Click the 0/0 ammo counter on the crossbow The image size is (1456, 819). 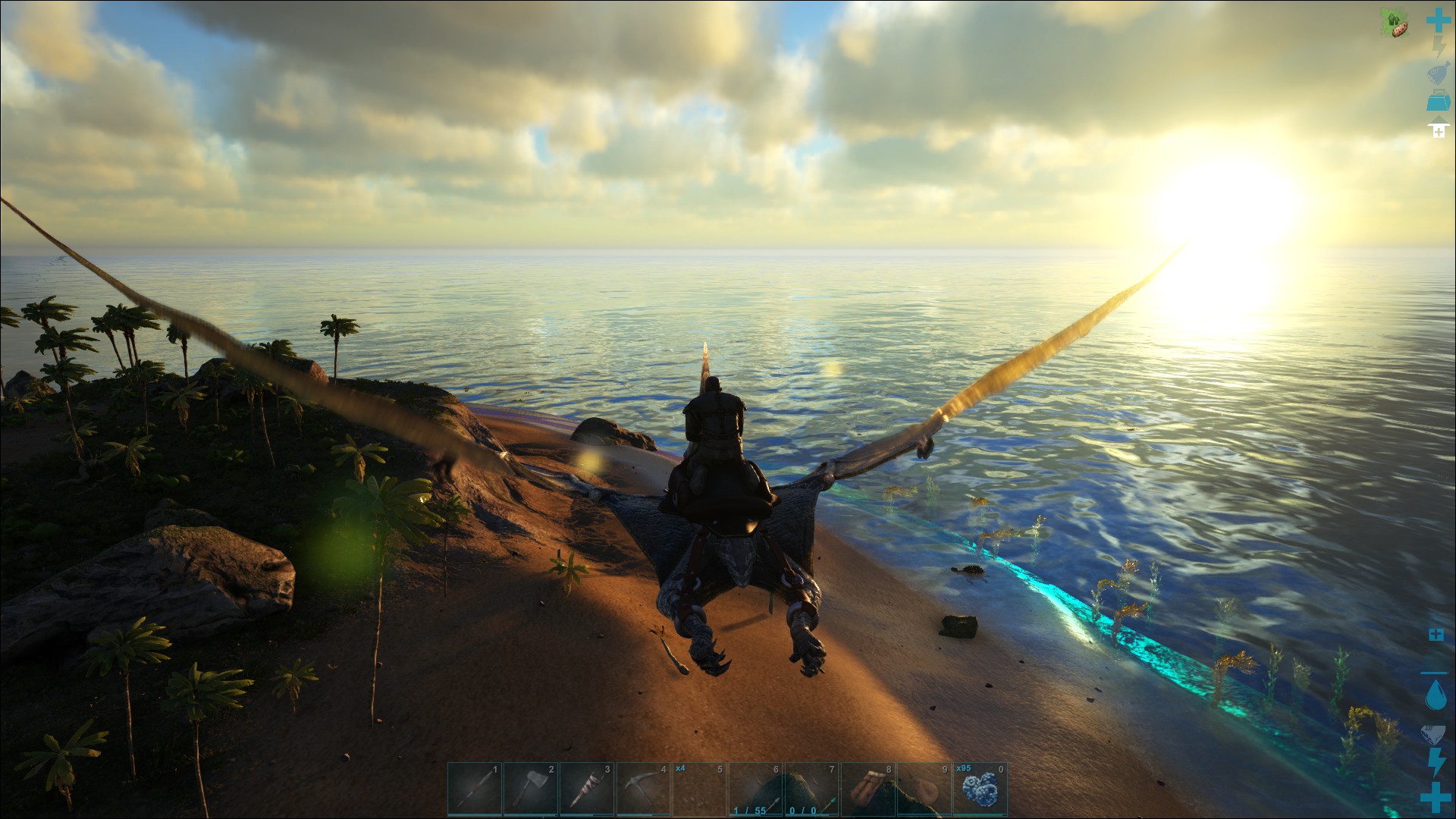802,810
